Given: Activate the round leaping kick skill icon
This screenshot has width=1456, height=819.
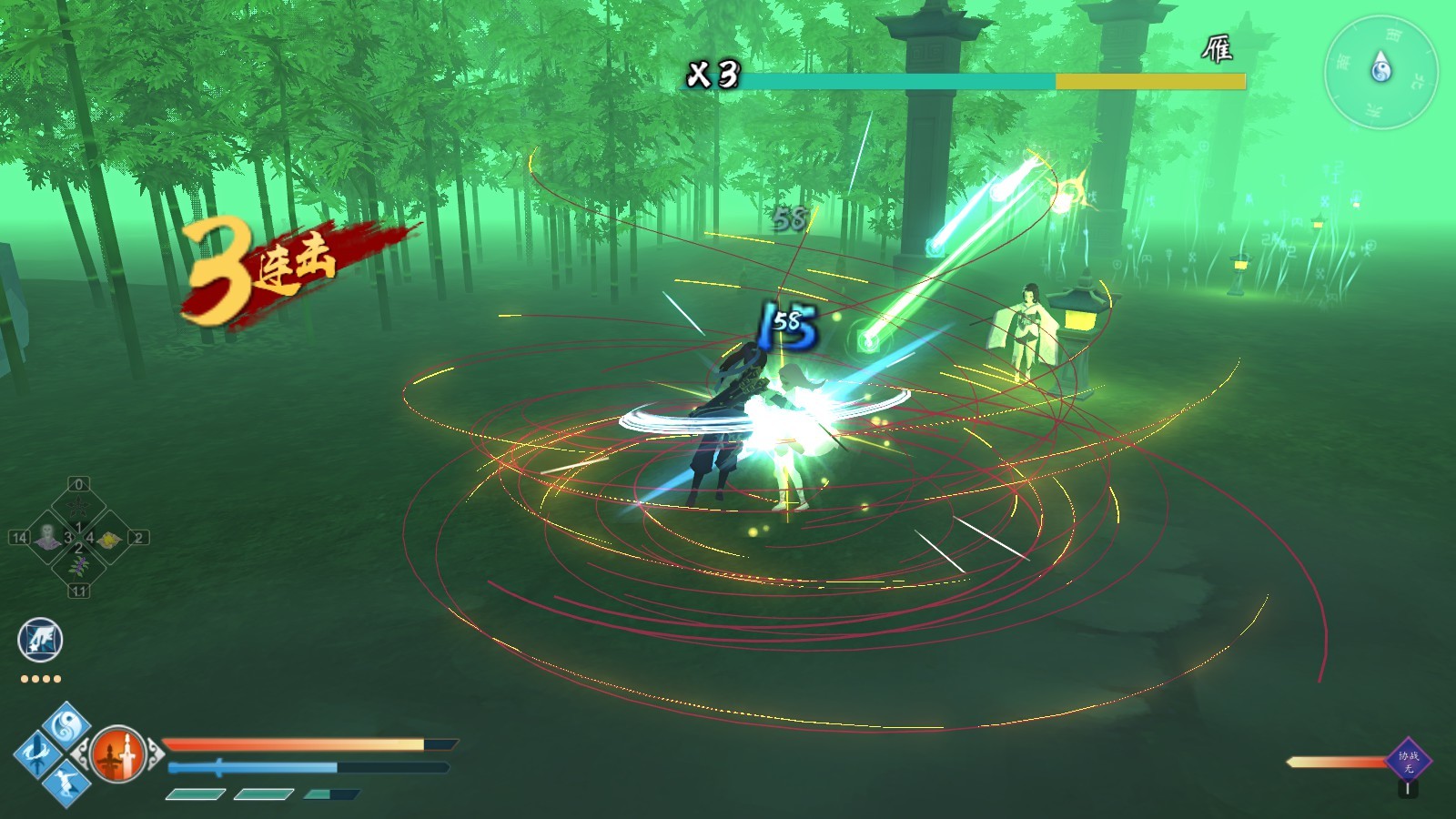Looking at the screenshot, I should point(40,640).
